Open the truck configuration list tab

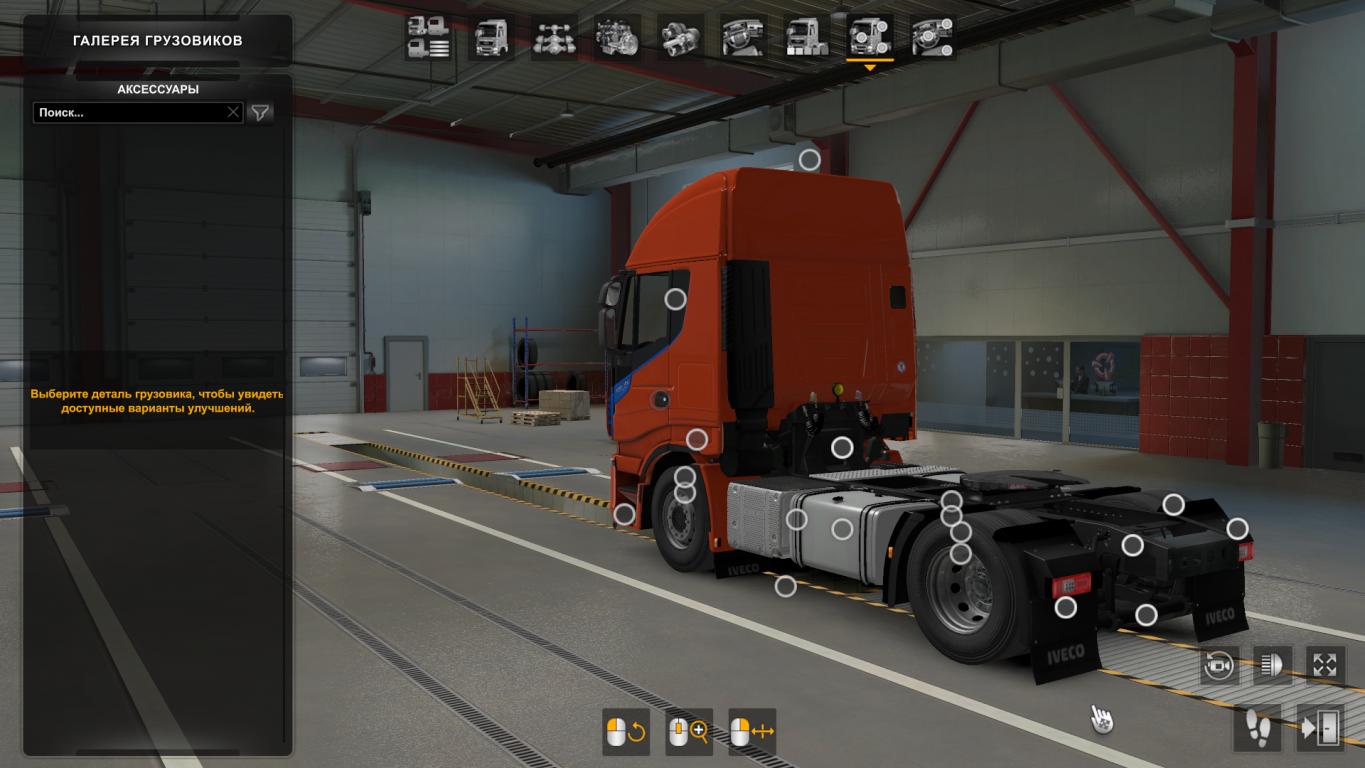coord(428,38)
